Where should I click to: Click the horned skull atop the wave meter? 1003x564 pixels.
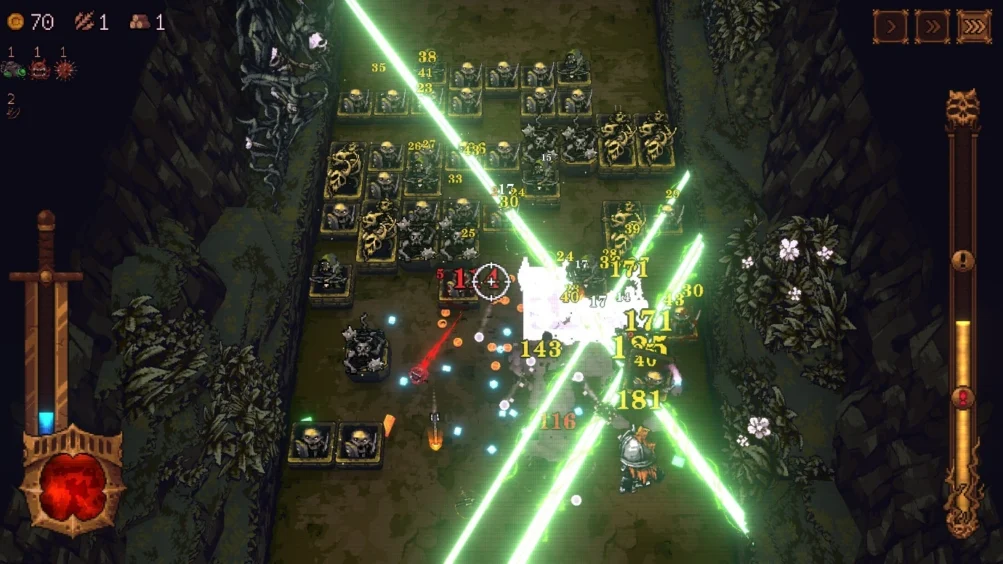tap(962, 107)
